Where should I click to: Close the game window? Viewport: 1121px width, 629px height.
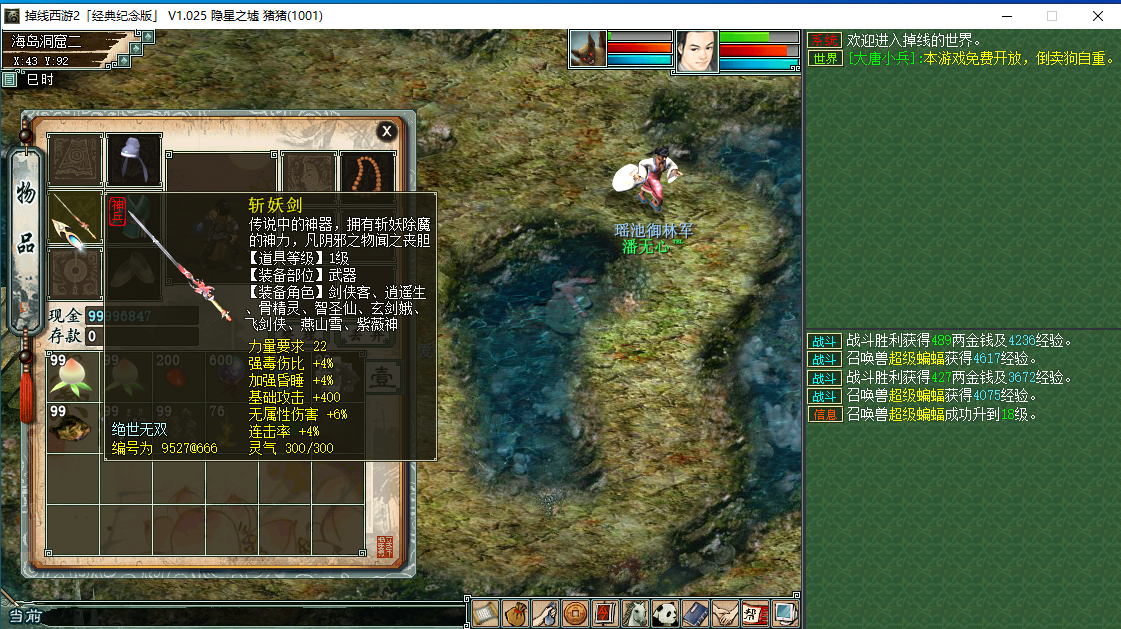[1098, 16]
